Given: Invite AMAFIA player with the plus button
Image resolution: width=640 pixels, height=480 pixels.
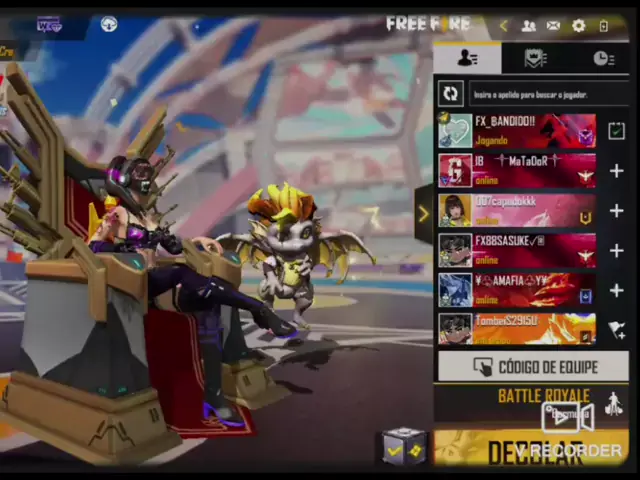Looking at the screenshot, I should pos(616,290).
